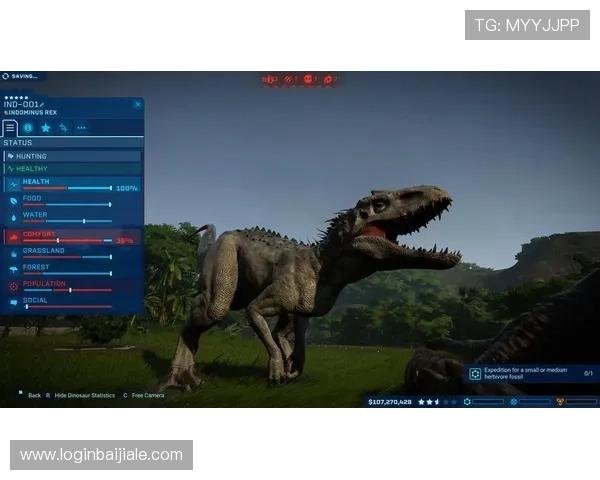Rename dinosaur via pencil icon beside IND-001

[43, 104]
